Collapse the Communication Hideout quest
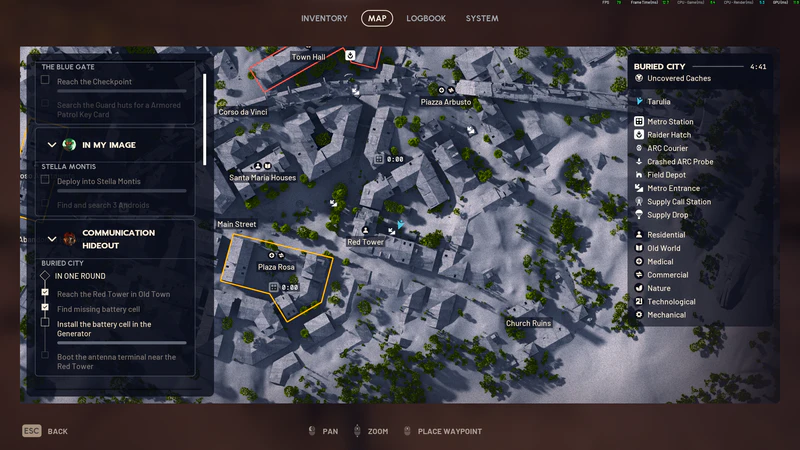This screenshot has height=450, width=800. 52,238
